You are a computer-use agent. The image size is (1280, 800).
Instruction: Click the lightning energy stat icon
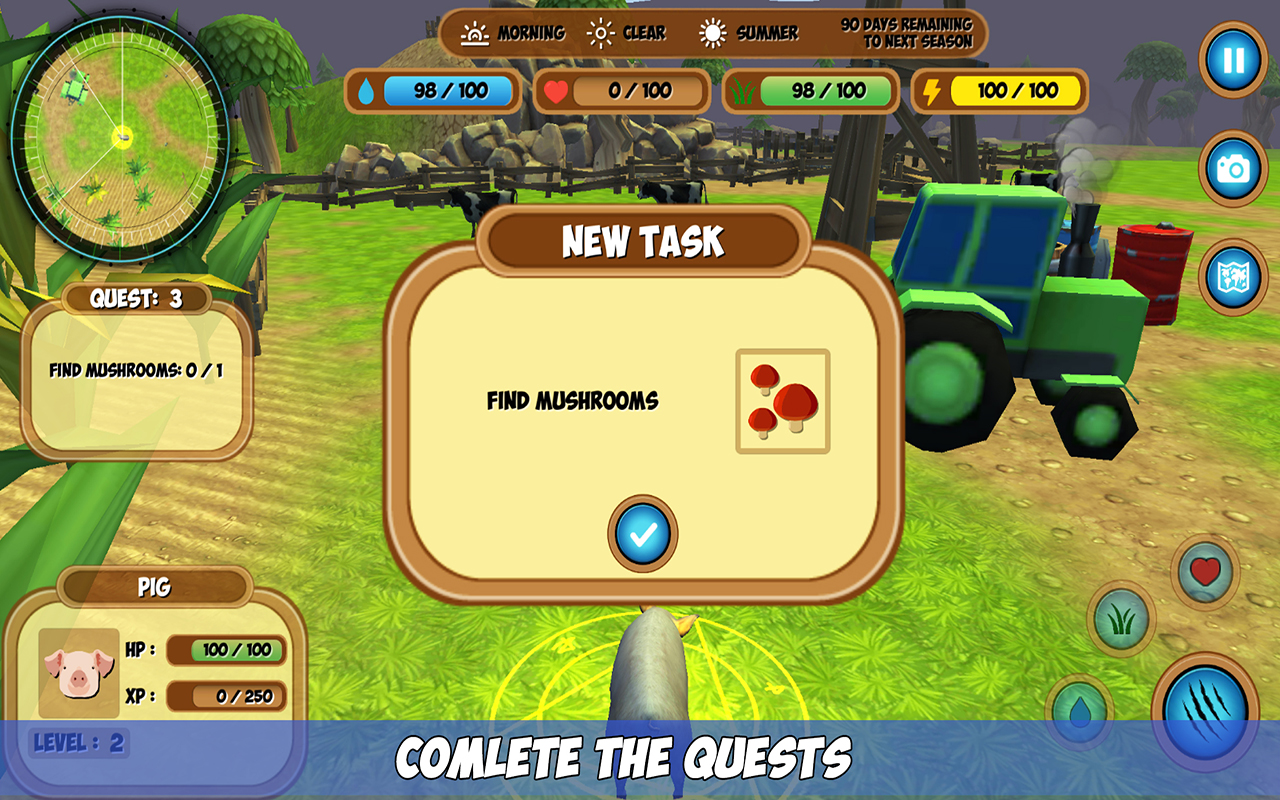(933, 92)
